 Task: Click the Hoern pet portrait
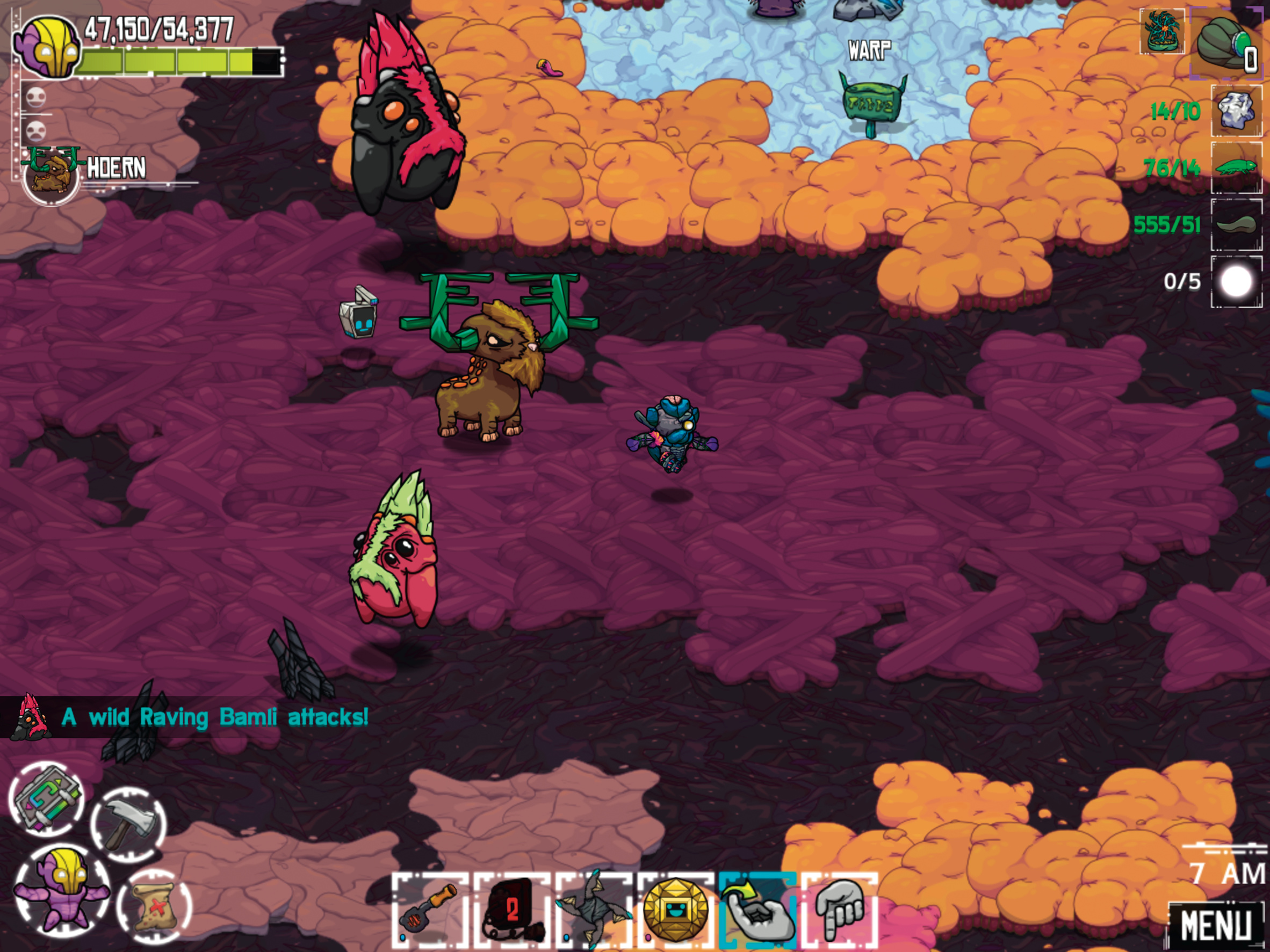click(52, 175)
